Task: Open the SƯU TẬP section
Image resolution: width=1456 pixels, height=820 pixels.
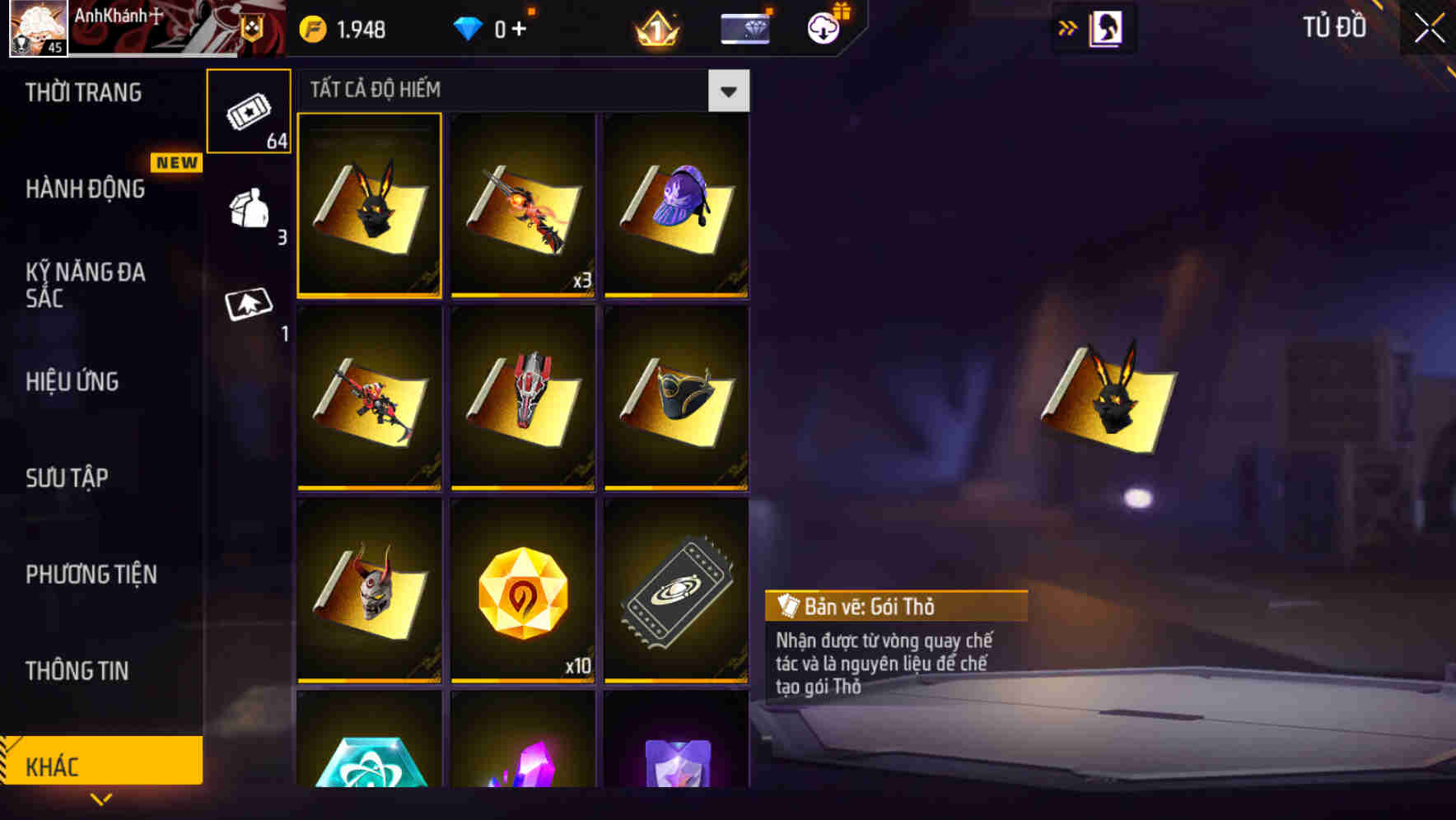Action: (70, 478)
